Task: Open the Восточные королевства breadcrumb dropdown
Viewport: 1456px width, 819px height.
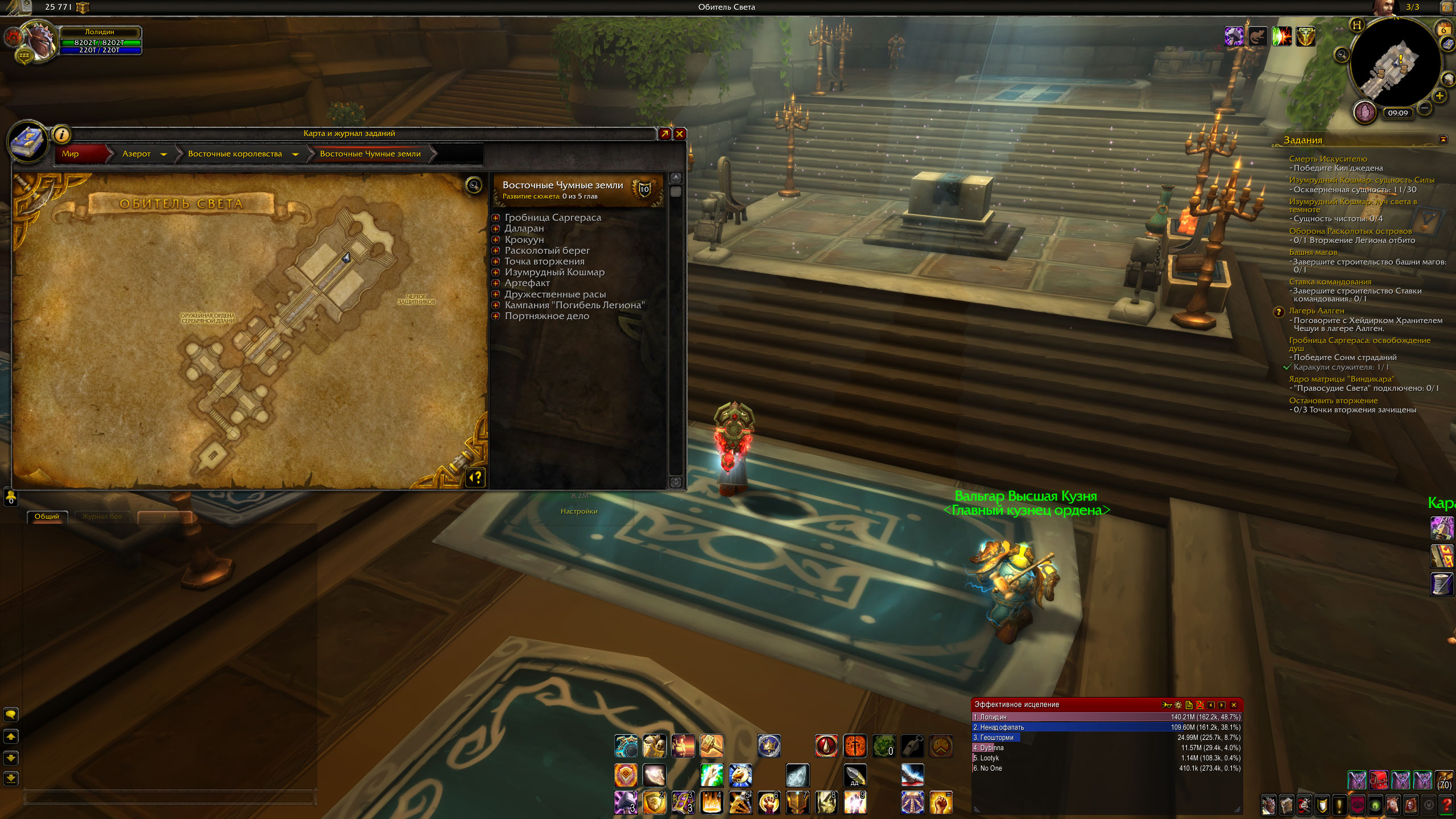Action: [x=295, y=154]
